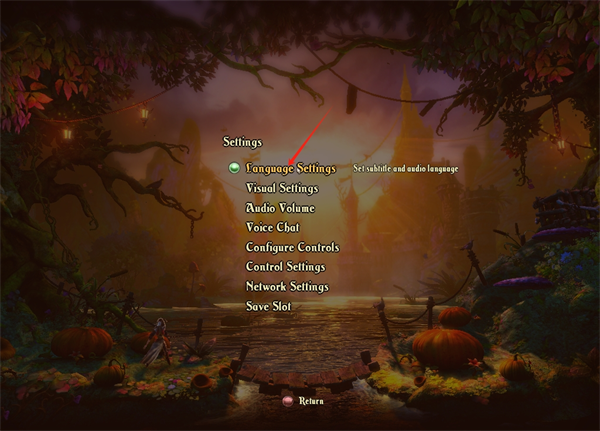600x431 pixels.
Task: Choose Audio Volume
Action: tap(280, 208)
